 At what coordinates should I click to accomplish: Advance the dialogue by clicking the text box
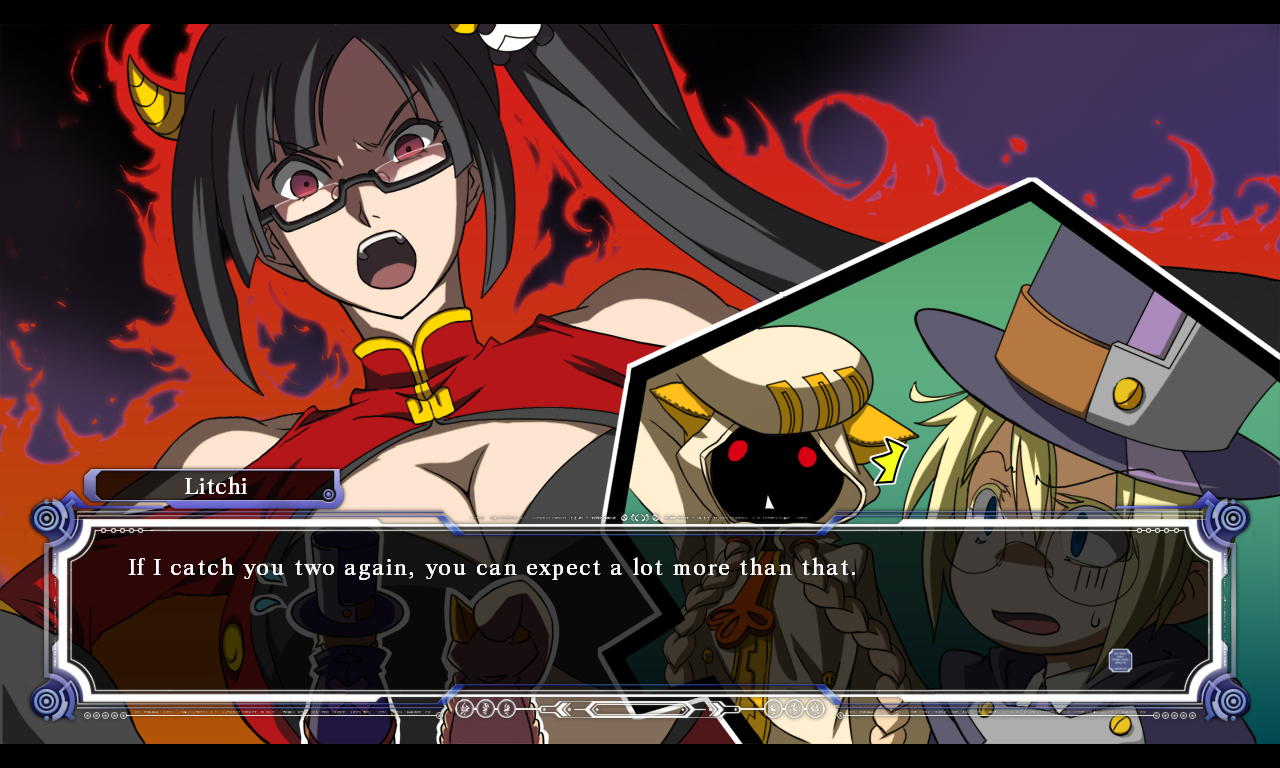pos(640,608)
